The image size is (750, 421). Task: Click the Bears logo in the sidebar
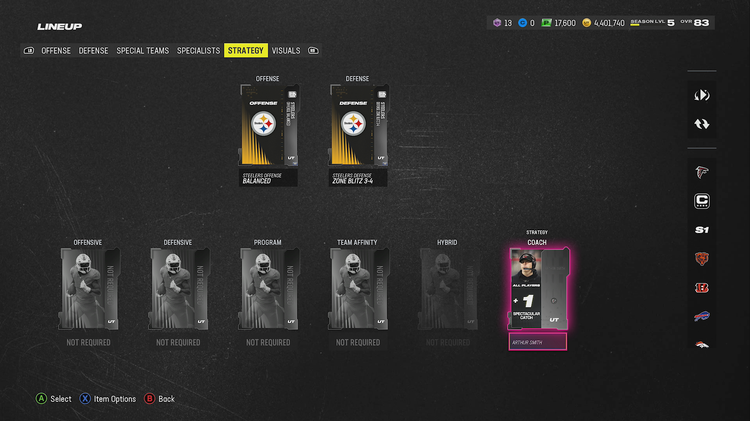click(x=702, y=259)
